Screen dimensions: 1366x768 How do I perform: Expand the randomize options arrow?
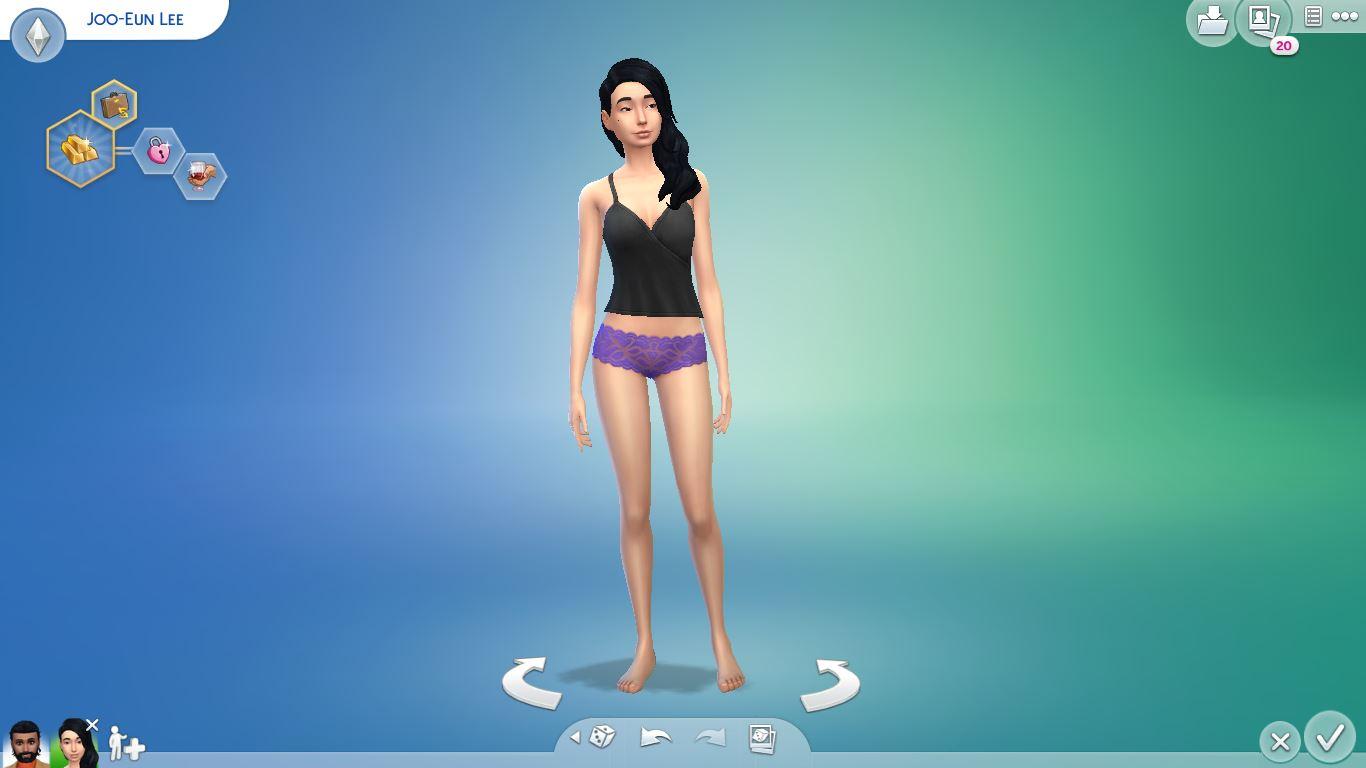[x=575, y=738]
